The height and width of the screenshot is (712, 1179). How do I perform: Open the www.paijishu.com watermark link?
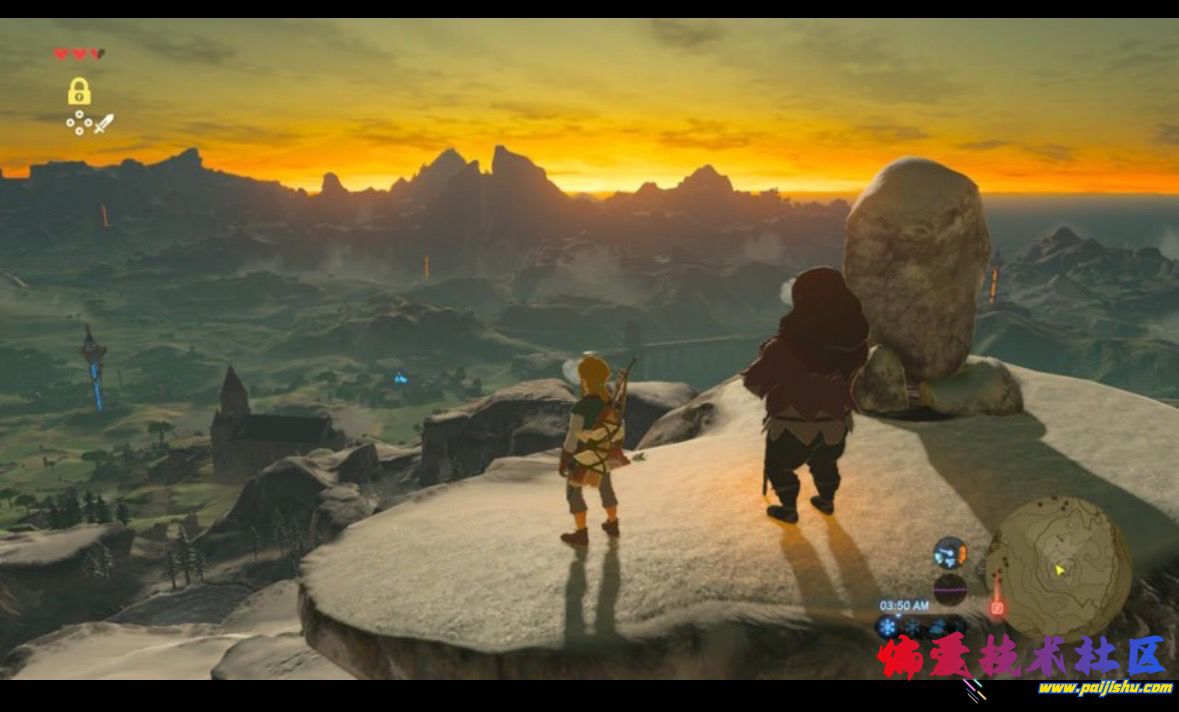[1104, 688]
